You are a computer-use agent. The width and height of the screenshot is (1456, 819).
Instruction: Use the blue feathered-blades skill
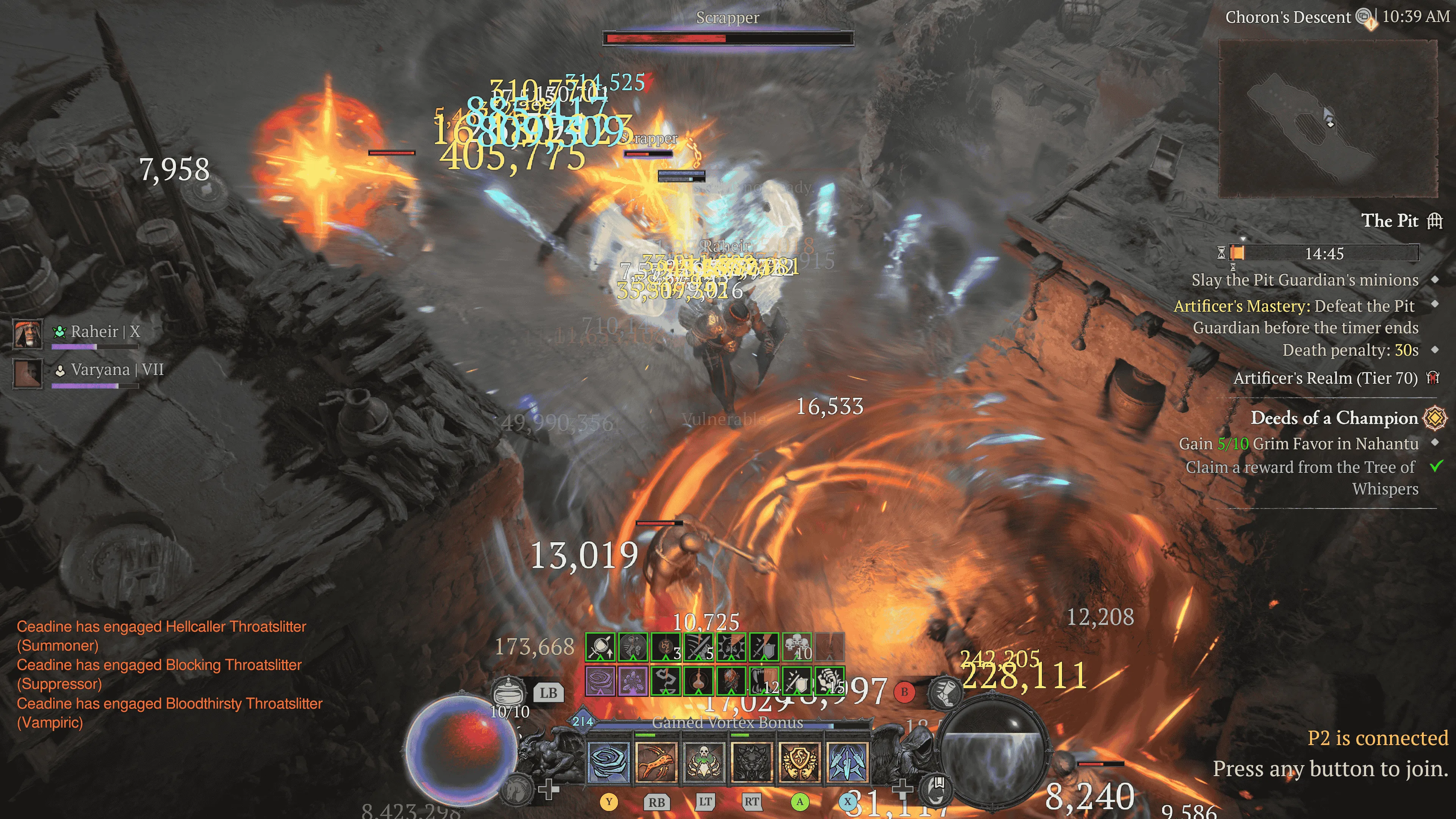pos(847,763)
